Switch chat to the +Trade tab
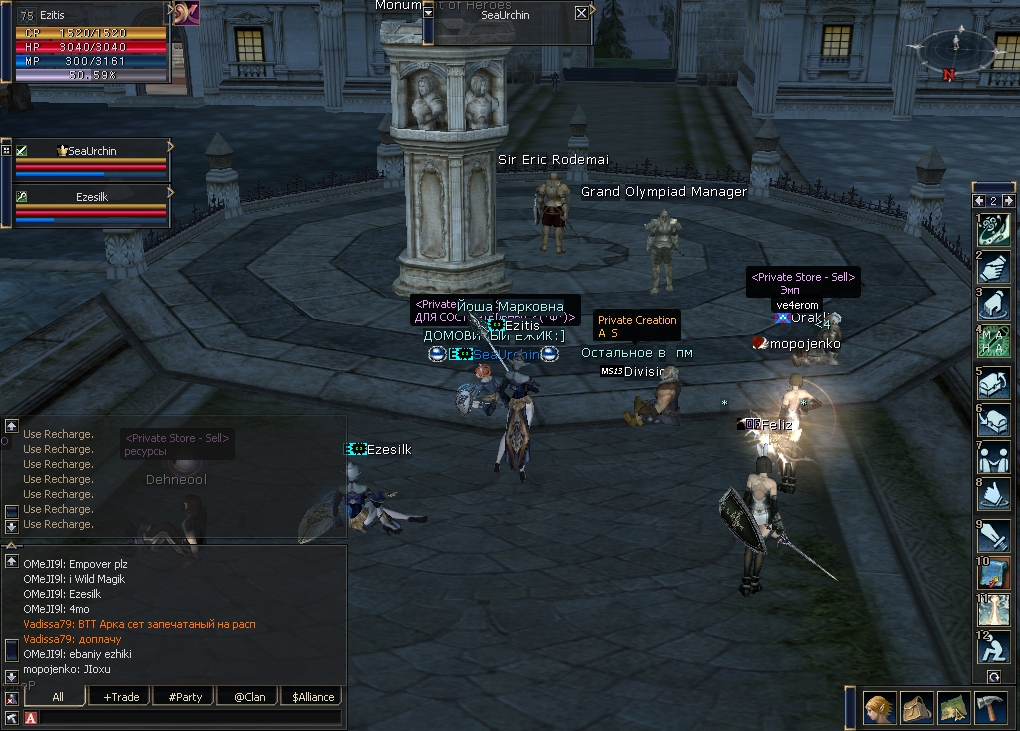This screenshot has width=1020, height=731. pos(120,696)
